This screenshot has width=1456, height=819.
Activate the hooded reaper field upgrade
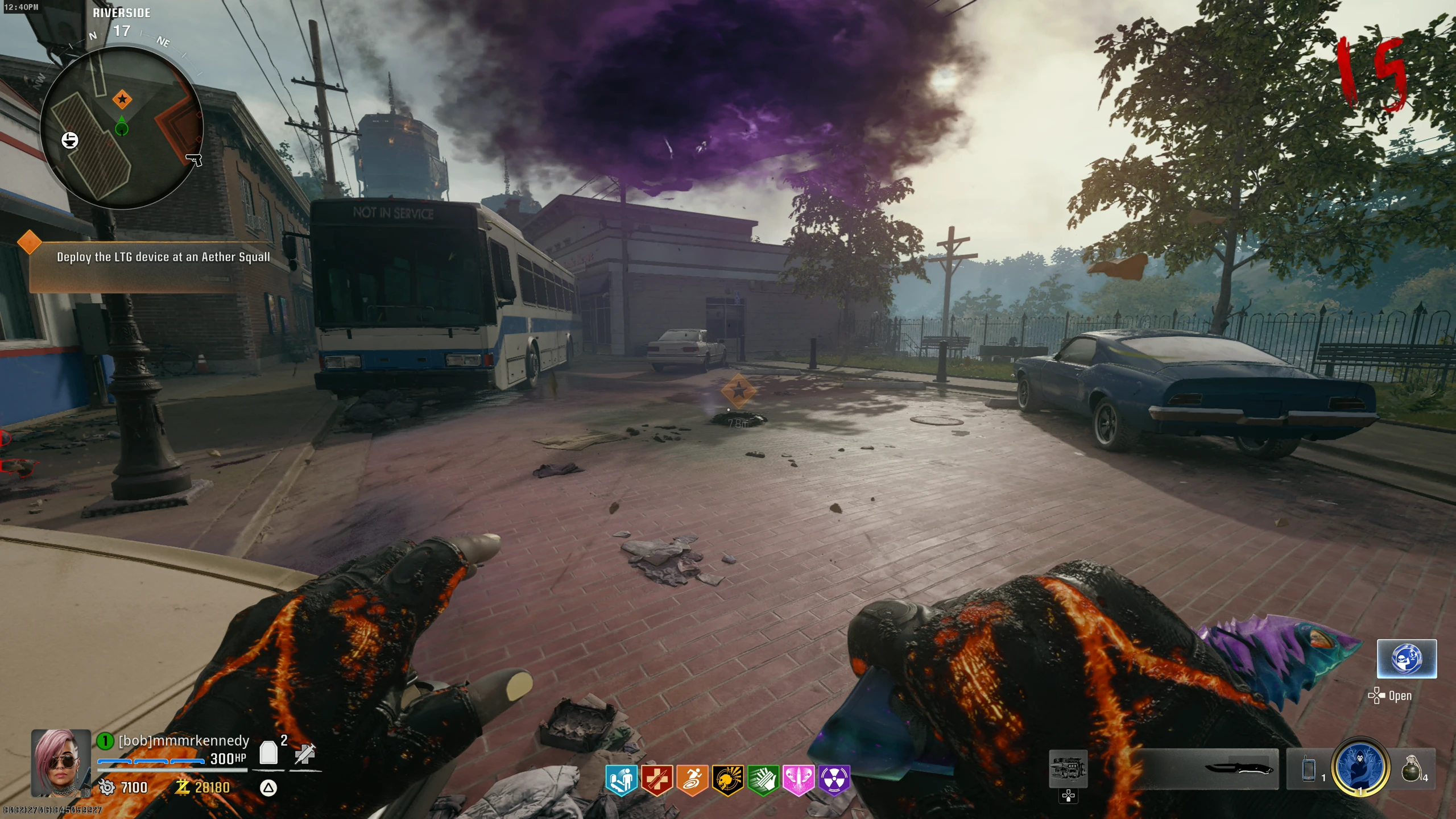tap(1360, 767)
